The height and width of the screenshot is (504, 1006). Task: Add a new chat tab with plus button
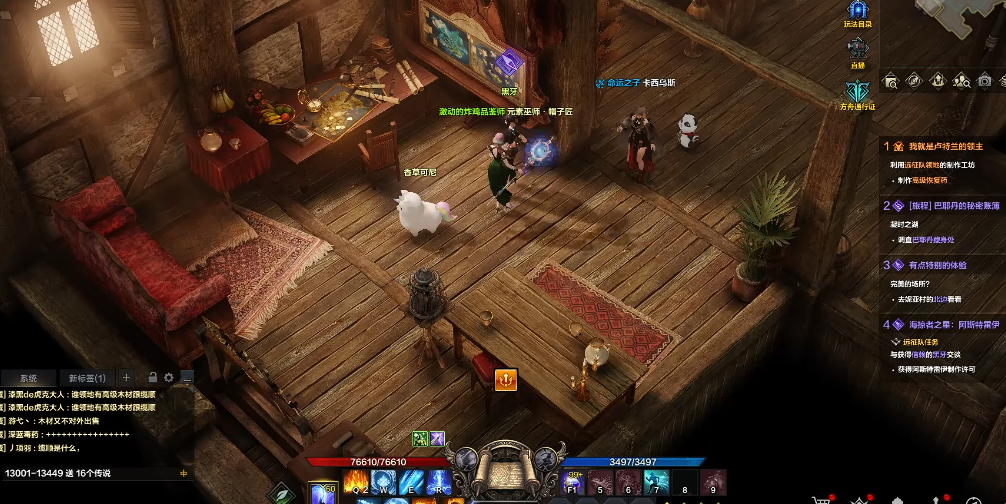pos(126,378)
